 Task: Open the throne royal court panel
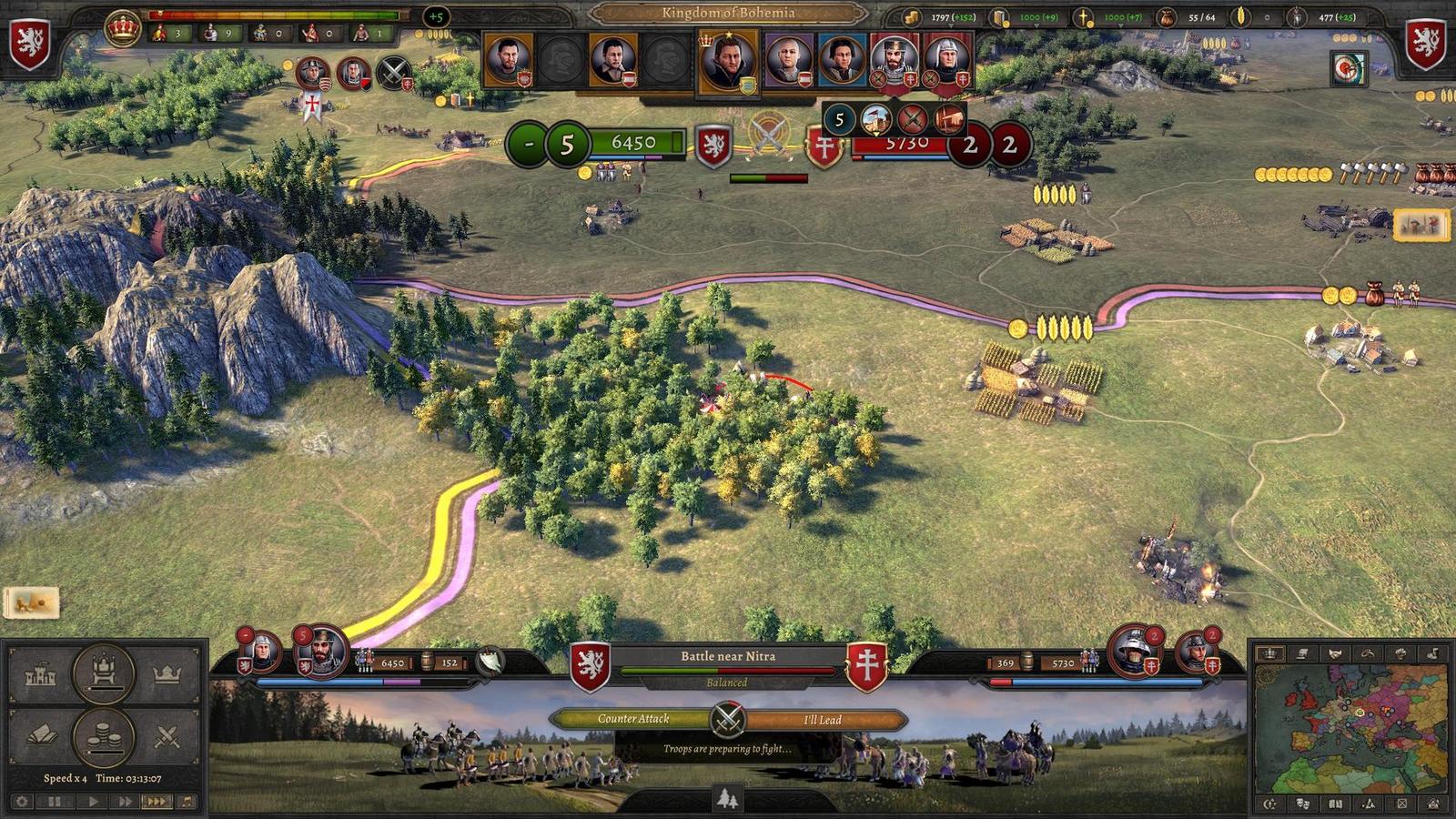104,672
